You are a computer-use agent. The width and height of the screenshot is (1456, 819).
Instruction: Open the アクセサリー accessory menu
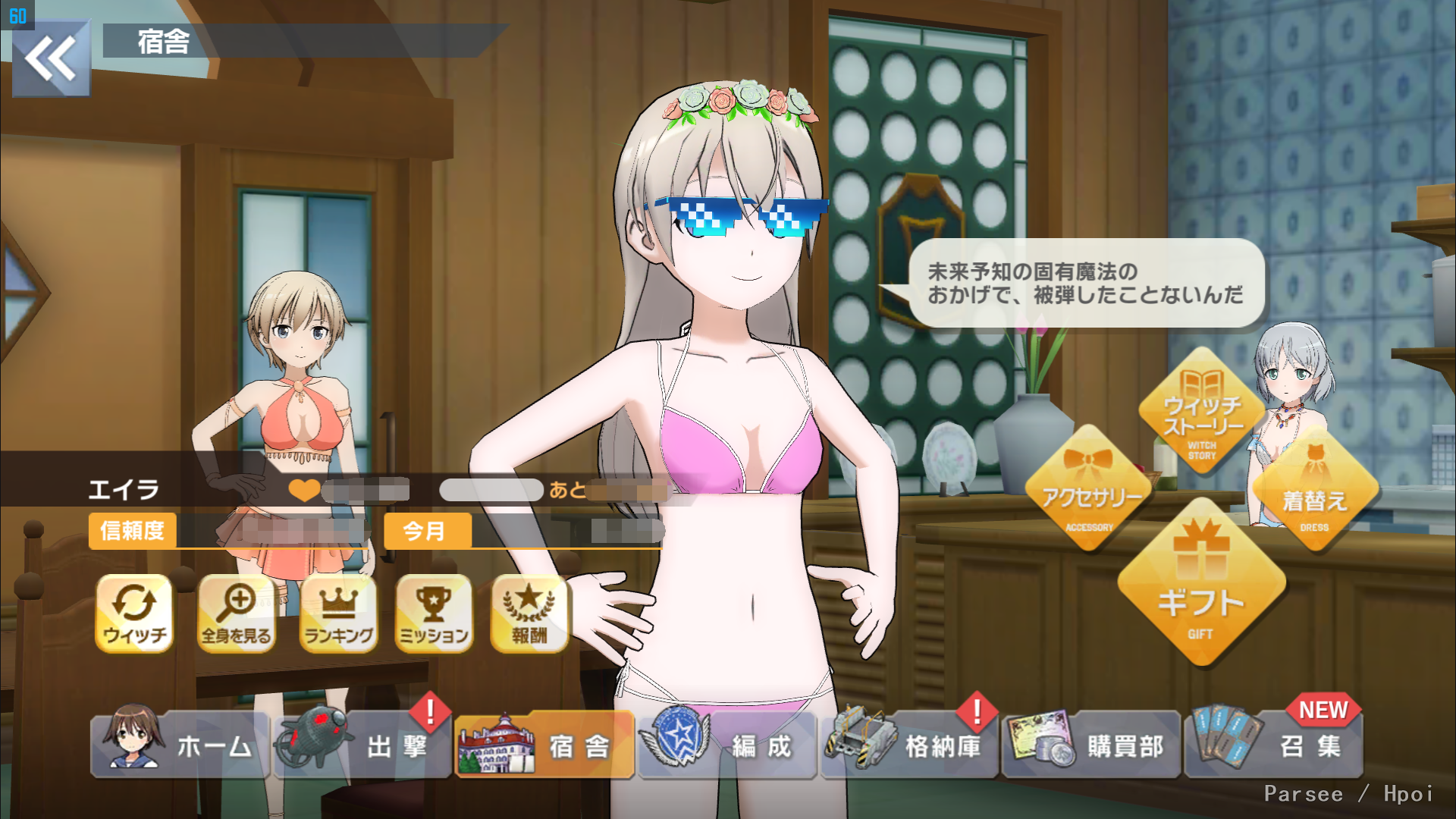1090,491
